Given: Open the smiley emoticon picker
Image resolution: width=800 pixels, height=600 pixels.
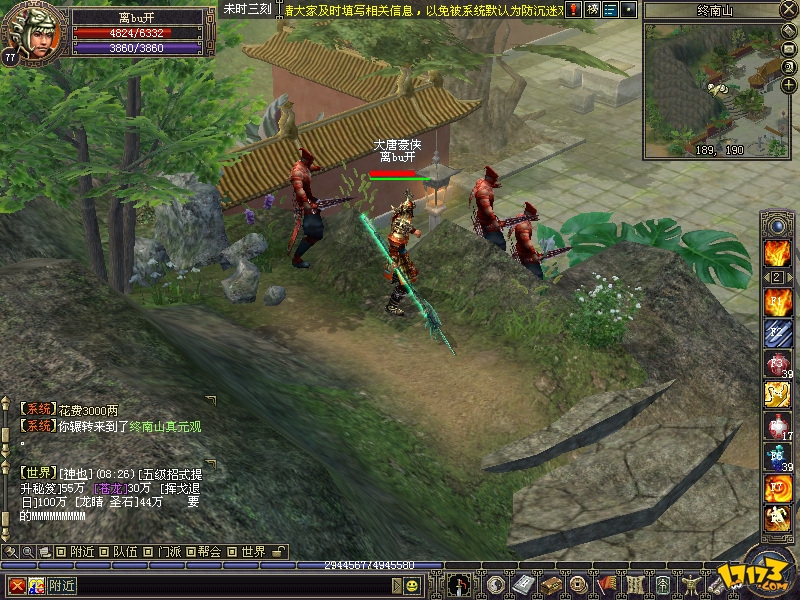Looking at the screenshot, I should coord(412,585).
